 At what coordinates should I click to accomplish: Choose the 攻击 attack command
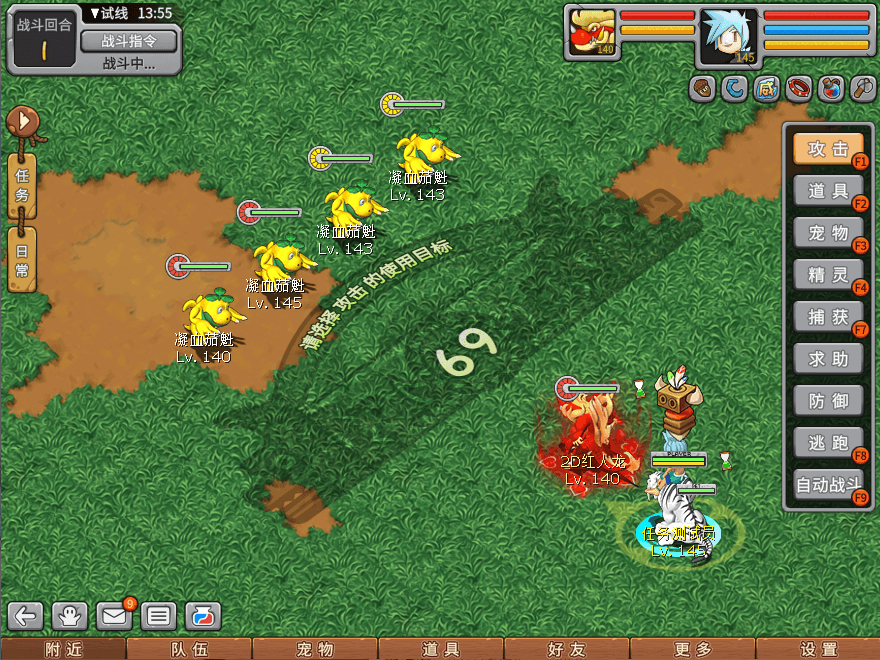pyautogui.click(x=828, y=149)
